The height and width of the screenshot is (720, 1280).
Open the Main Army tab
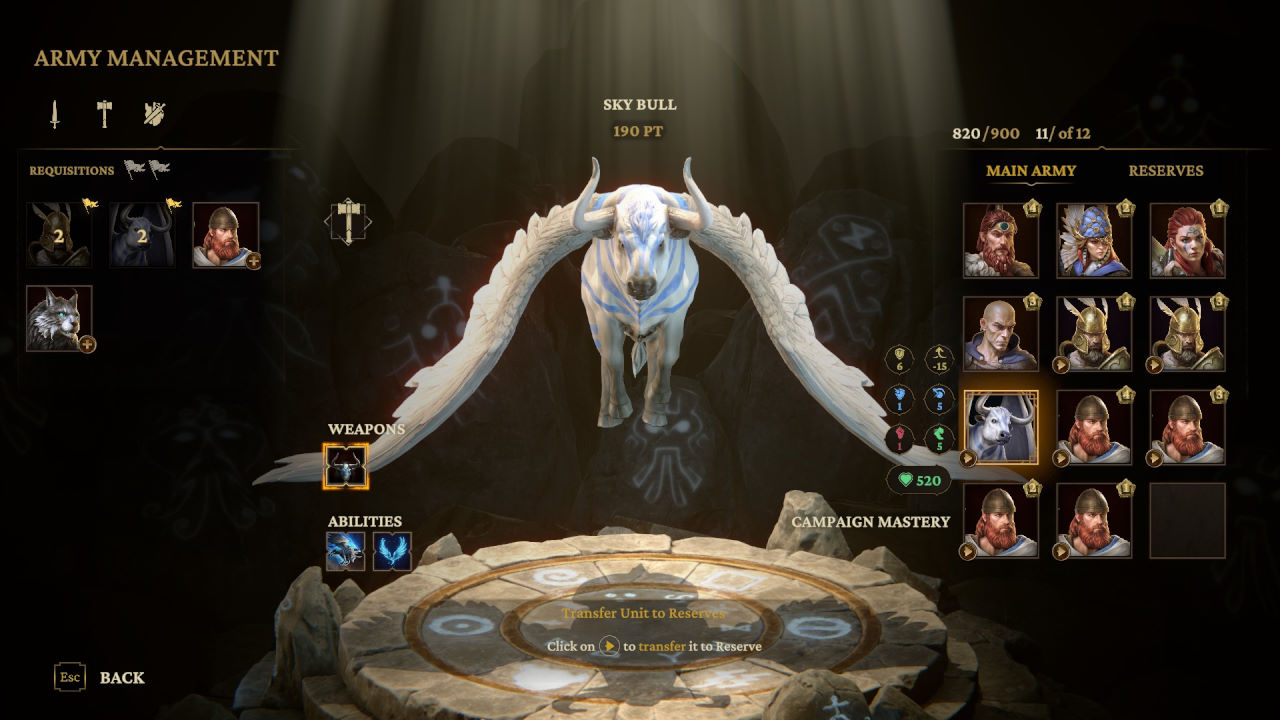click(x=1031, y=171)
